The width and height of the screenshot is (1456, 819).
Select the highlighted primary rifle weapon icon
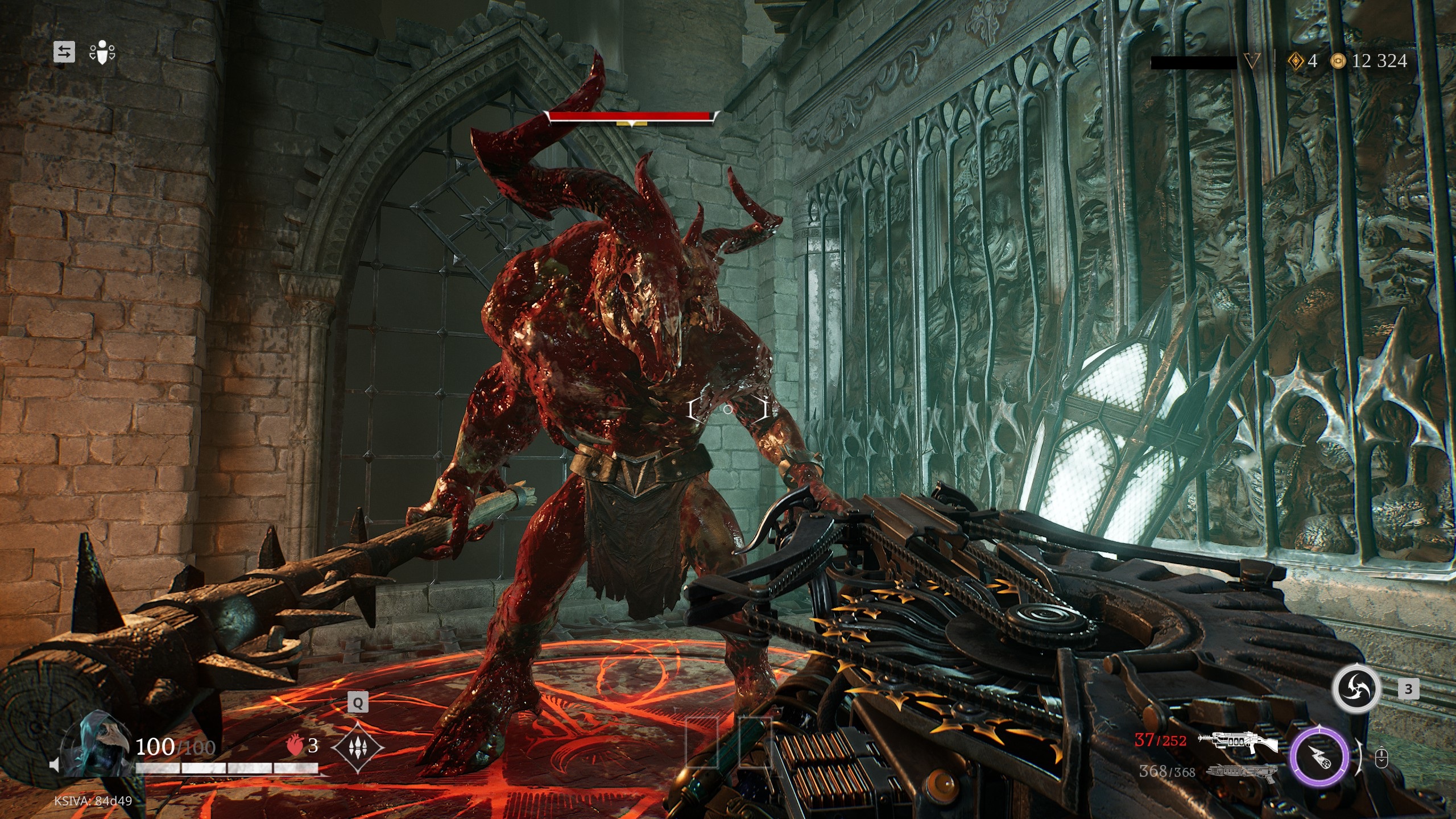pos(1238,742)
